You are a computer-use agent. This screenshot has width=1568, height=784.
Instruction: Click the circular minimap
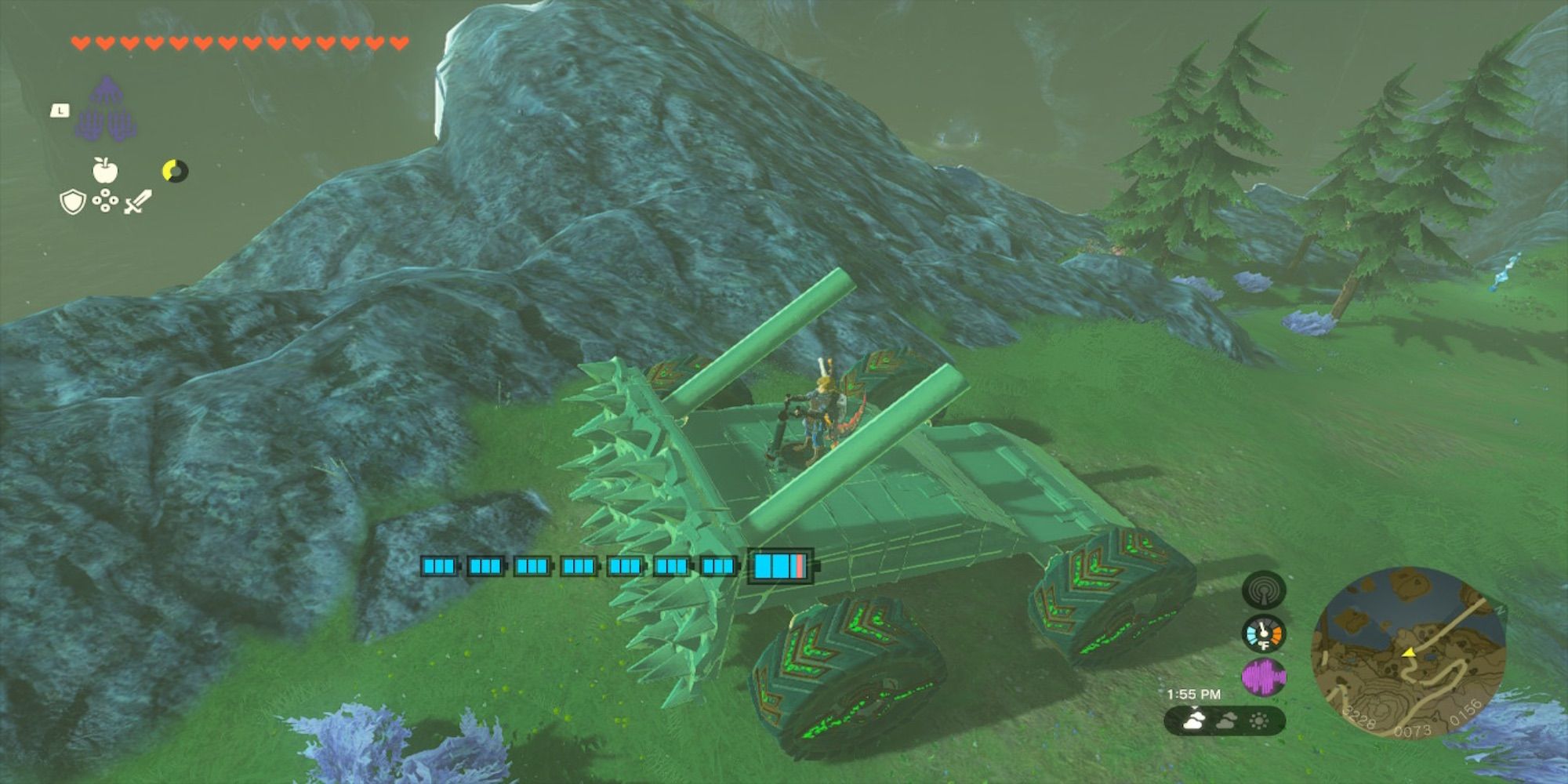coord(1408,652)
